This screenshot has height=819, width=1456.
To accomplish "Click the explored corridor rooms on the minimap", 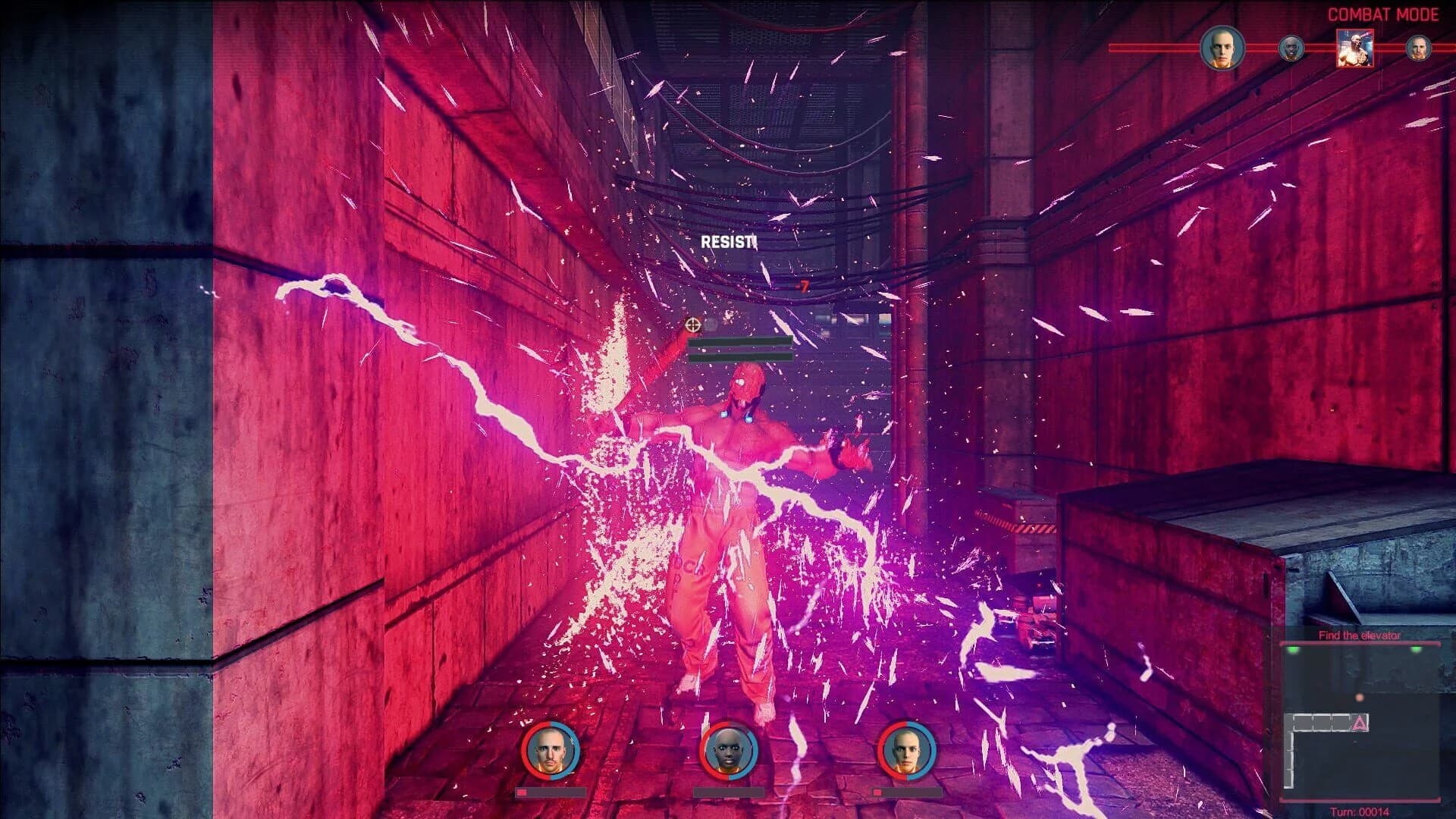I will (x=1321, y=722).
